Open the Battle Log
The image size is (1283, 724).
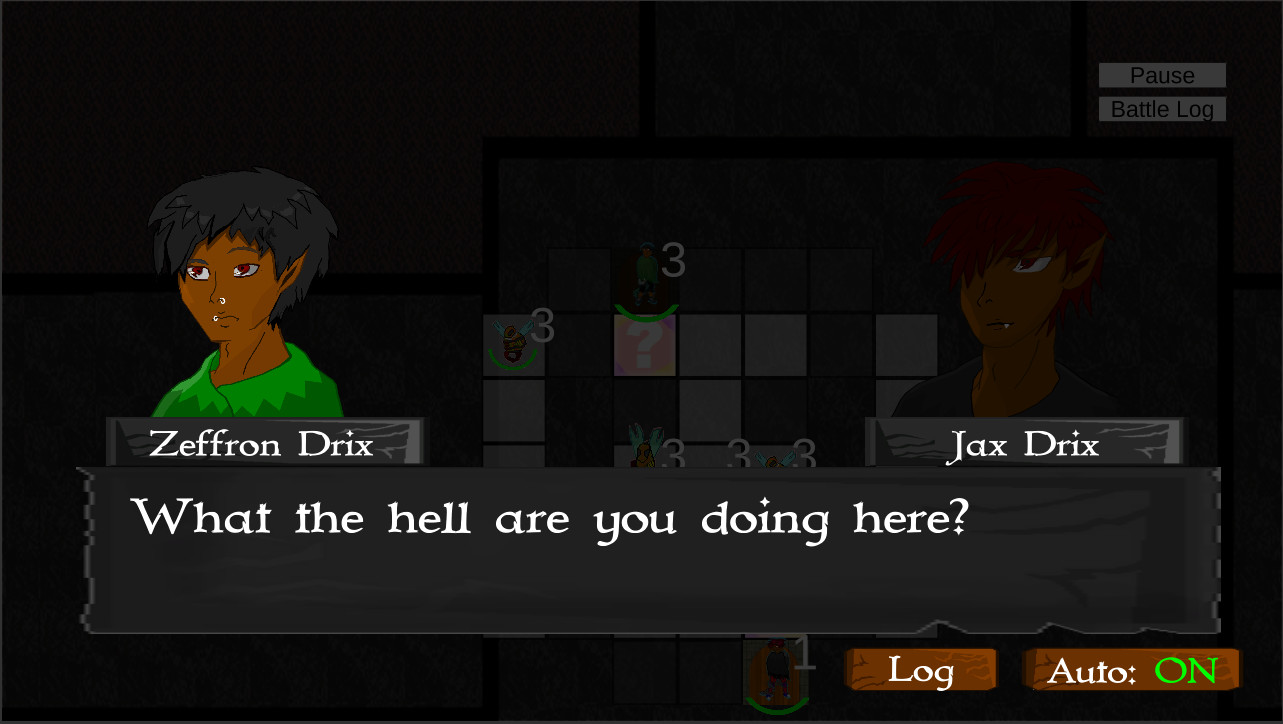(x=1161, y=109)
